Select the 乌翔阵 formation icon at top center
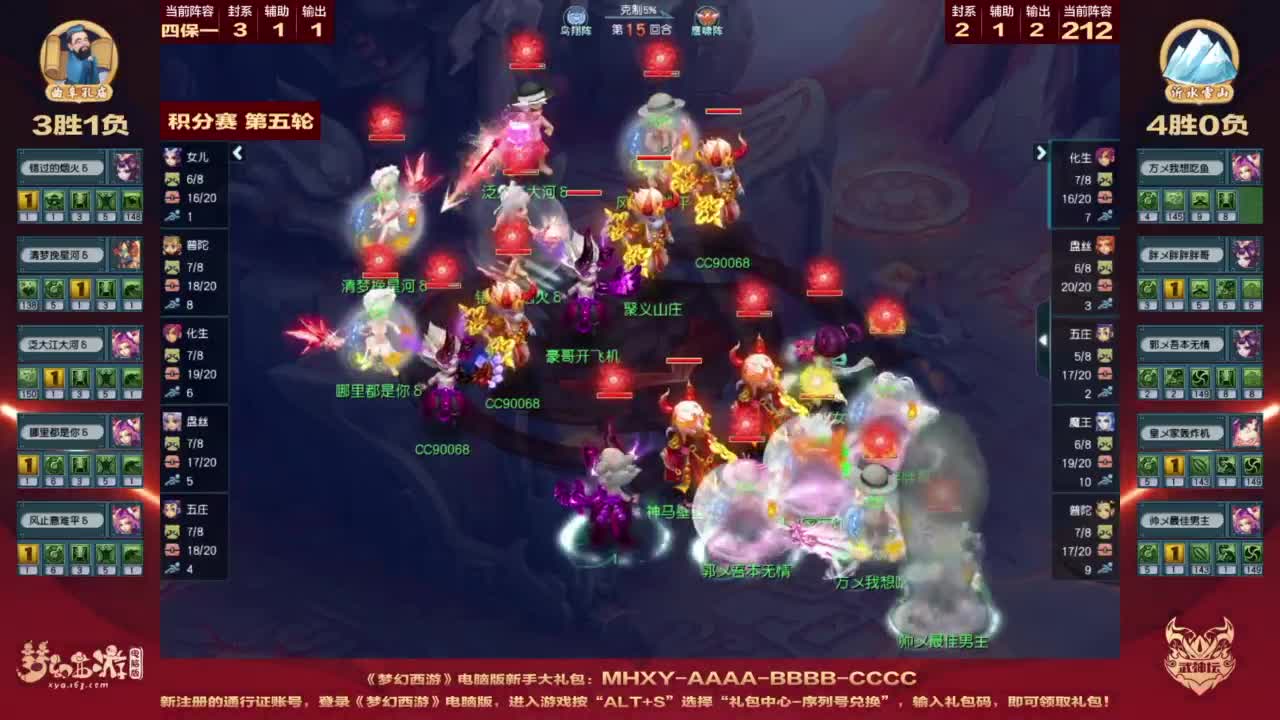The image size is (1280, 720). (574, 18)
